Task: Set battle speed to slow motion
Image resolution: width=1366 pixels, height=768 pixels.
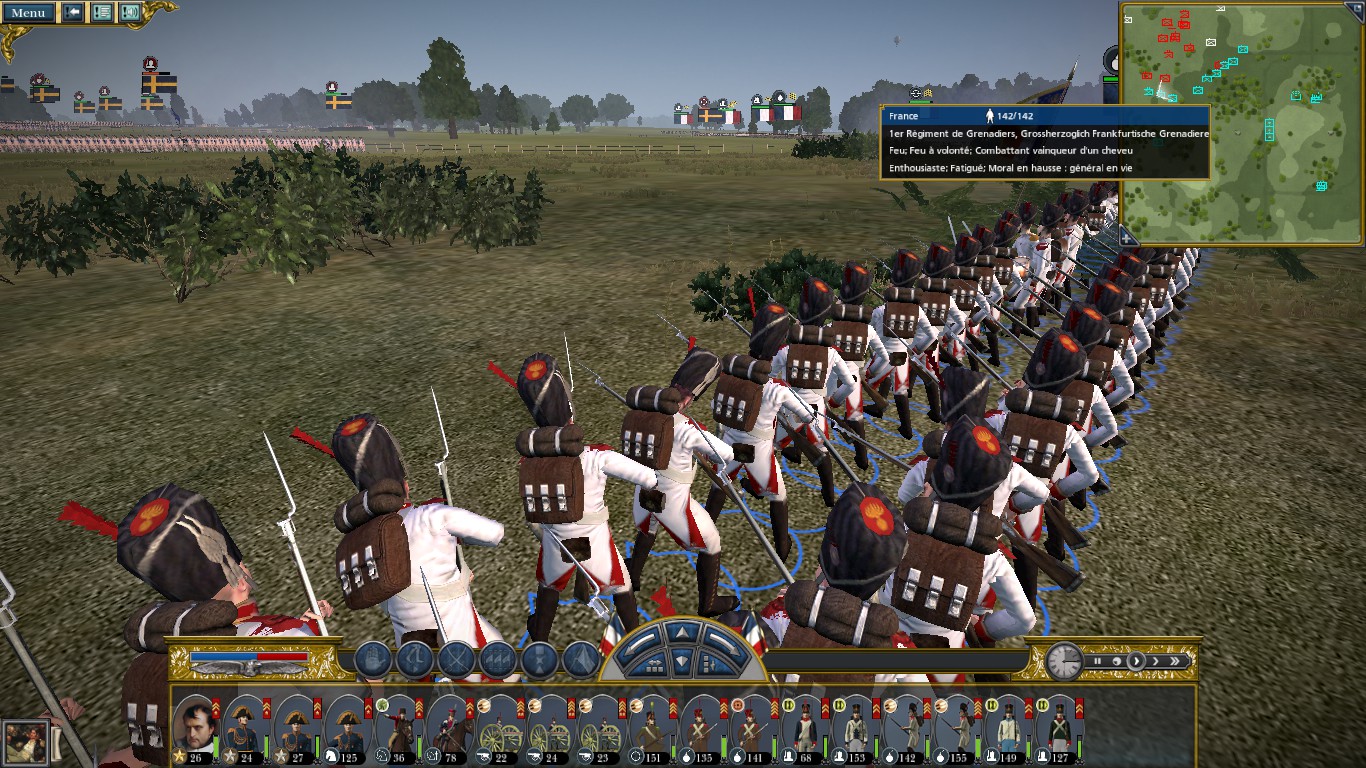Action: click(1115, 661)
